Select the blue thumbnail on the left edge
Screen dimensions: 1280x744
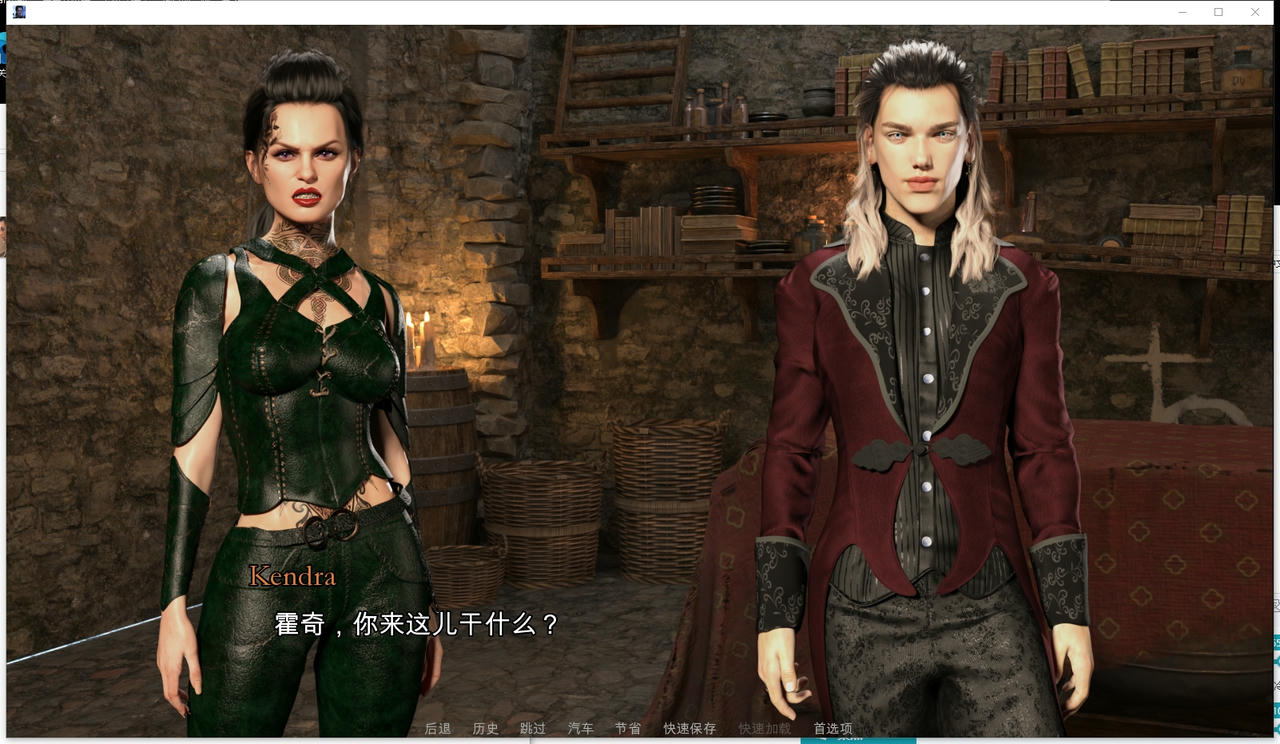point(4,45)
